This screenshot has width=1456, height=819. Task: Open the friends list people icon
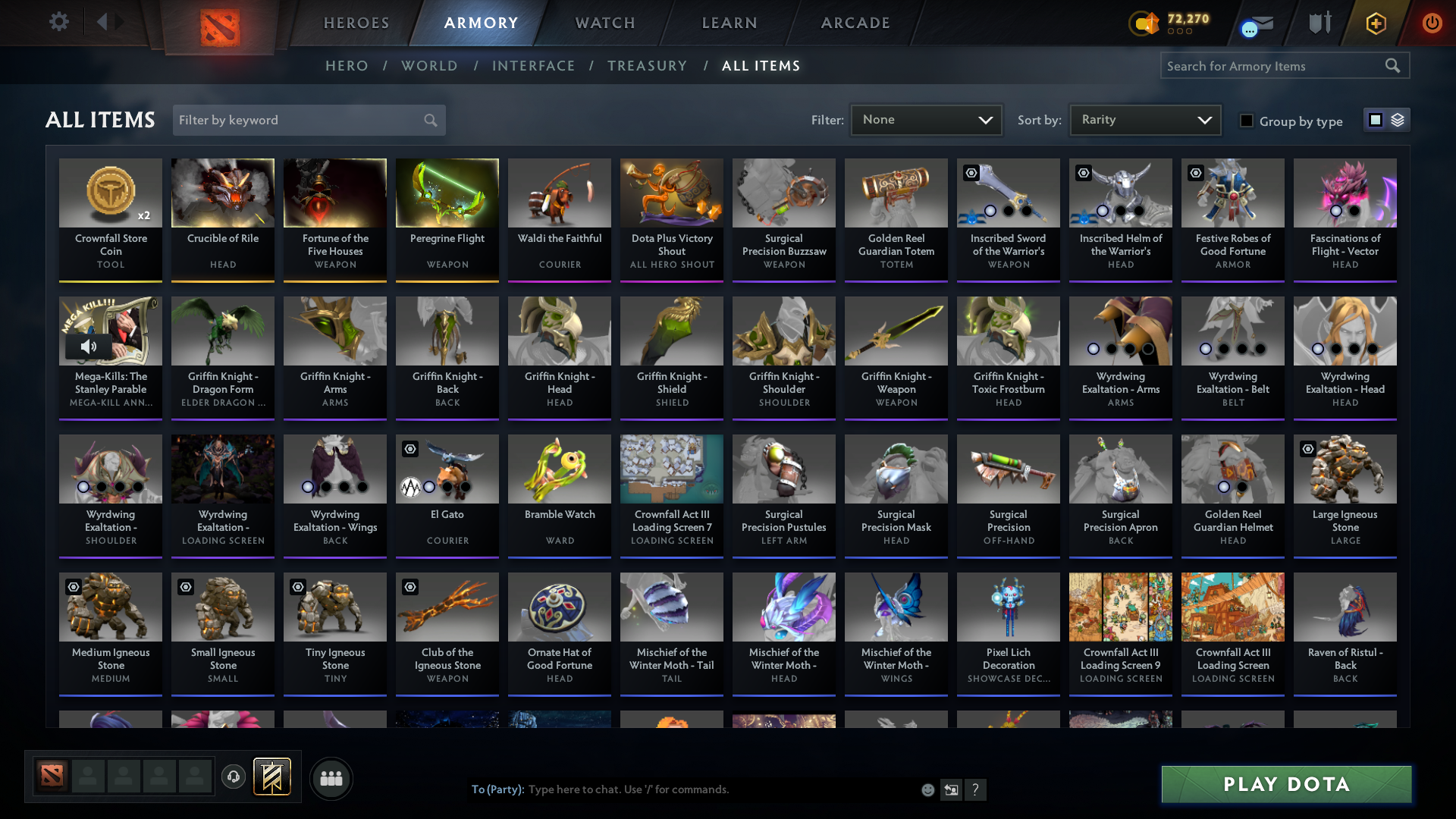pyautogui.click(x=331, y=778)
